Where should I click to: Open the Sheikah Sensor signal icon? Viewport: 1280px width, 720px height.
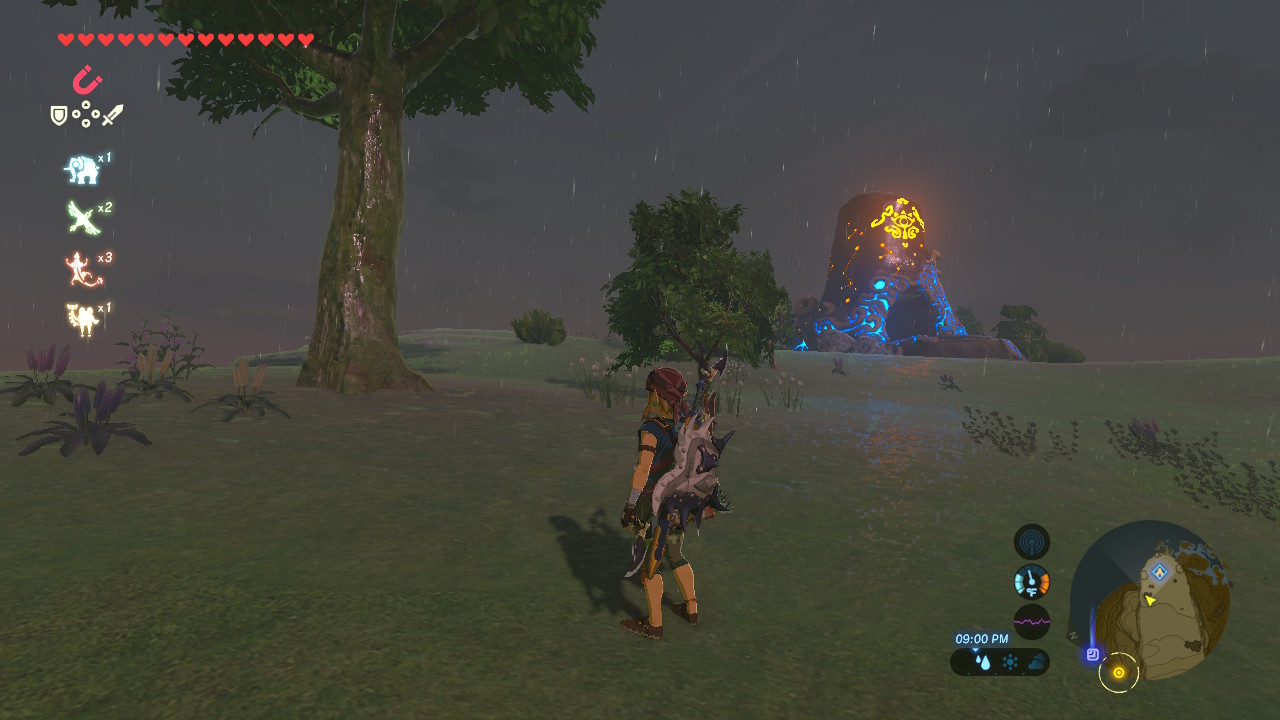(x=1031, y=542)
